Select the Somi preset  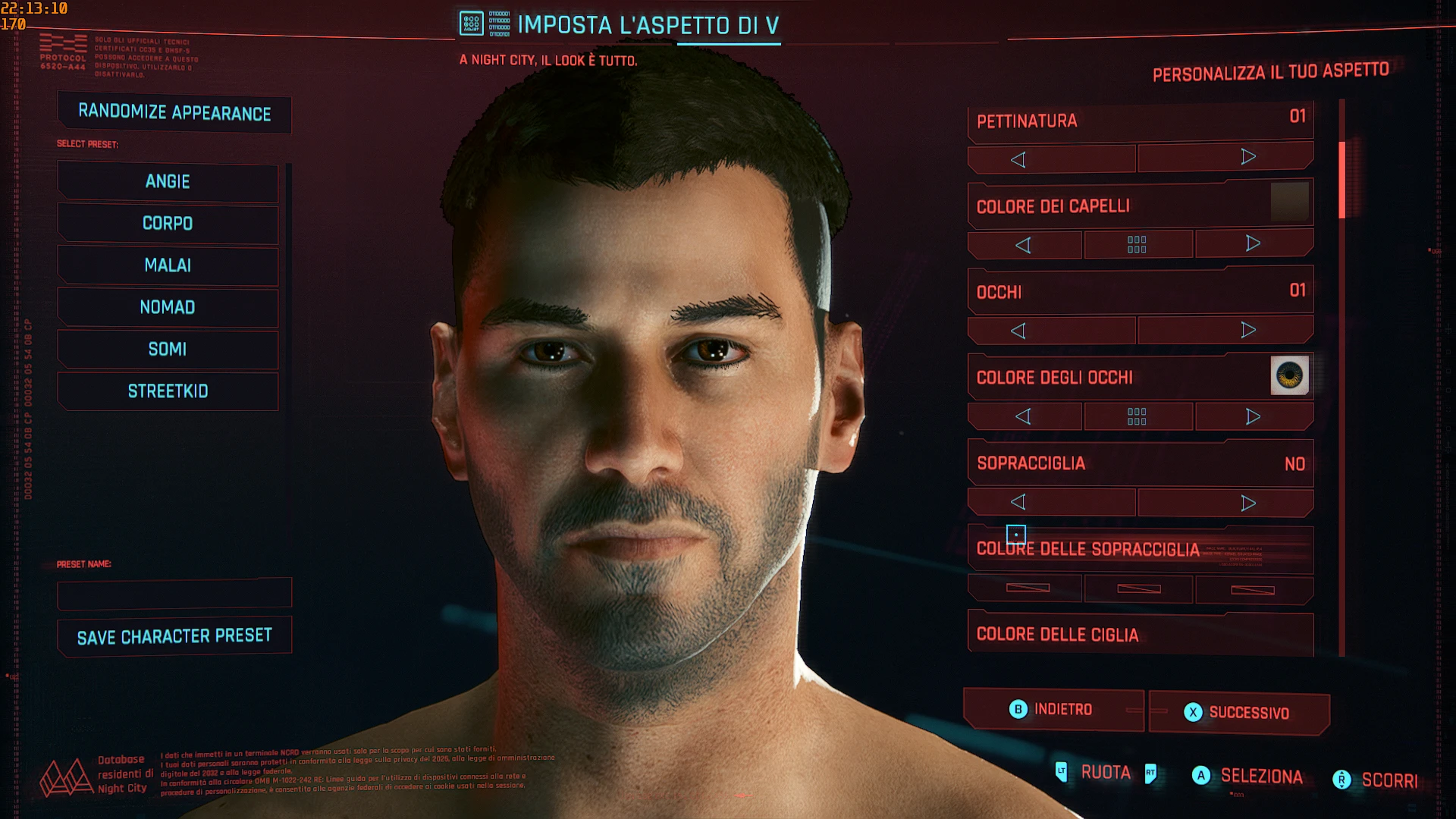pos(168,350)
